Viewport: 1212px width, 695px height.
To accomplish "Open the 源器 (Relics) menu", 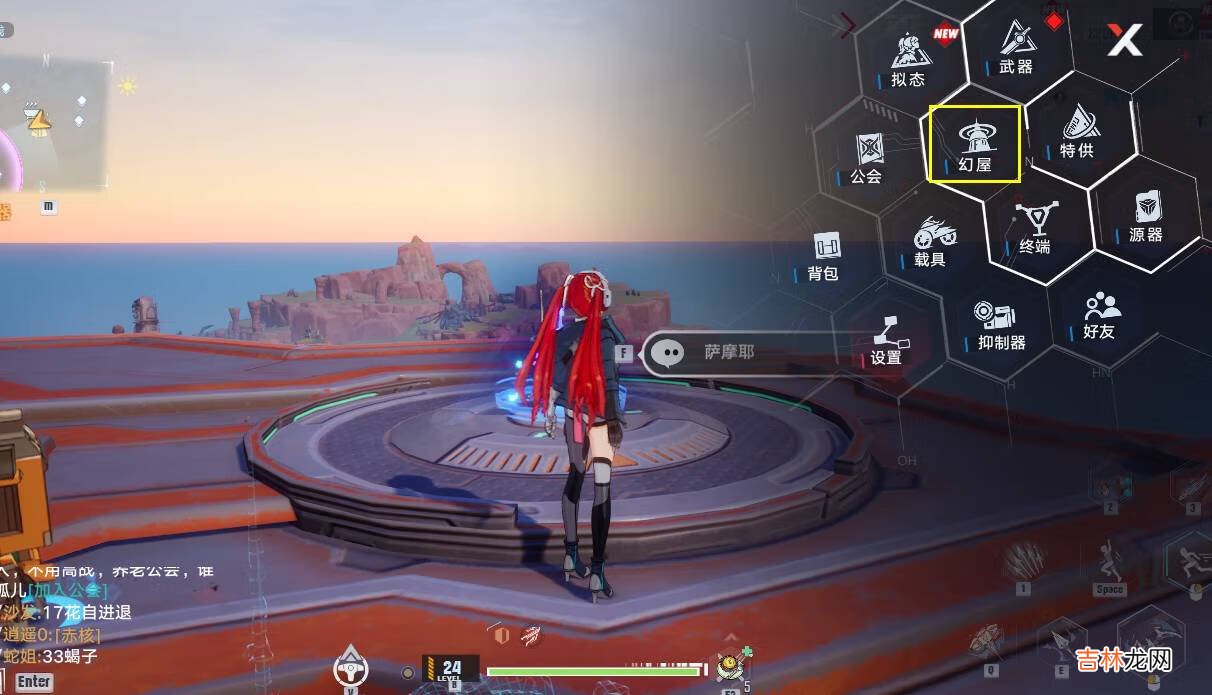I will [x=1146, y=218].
